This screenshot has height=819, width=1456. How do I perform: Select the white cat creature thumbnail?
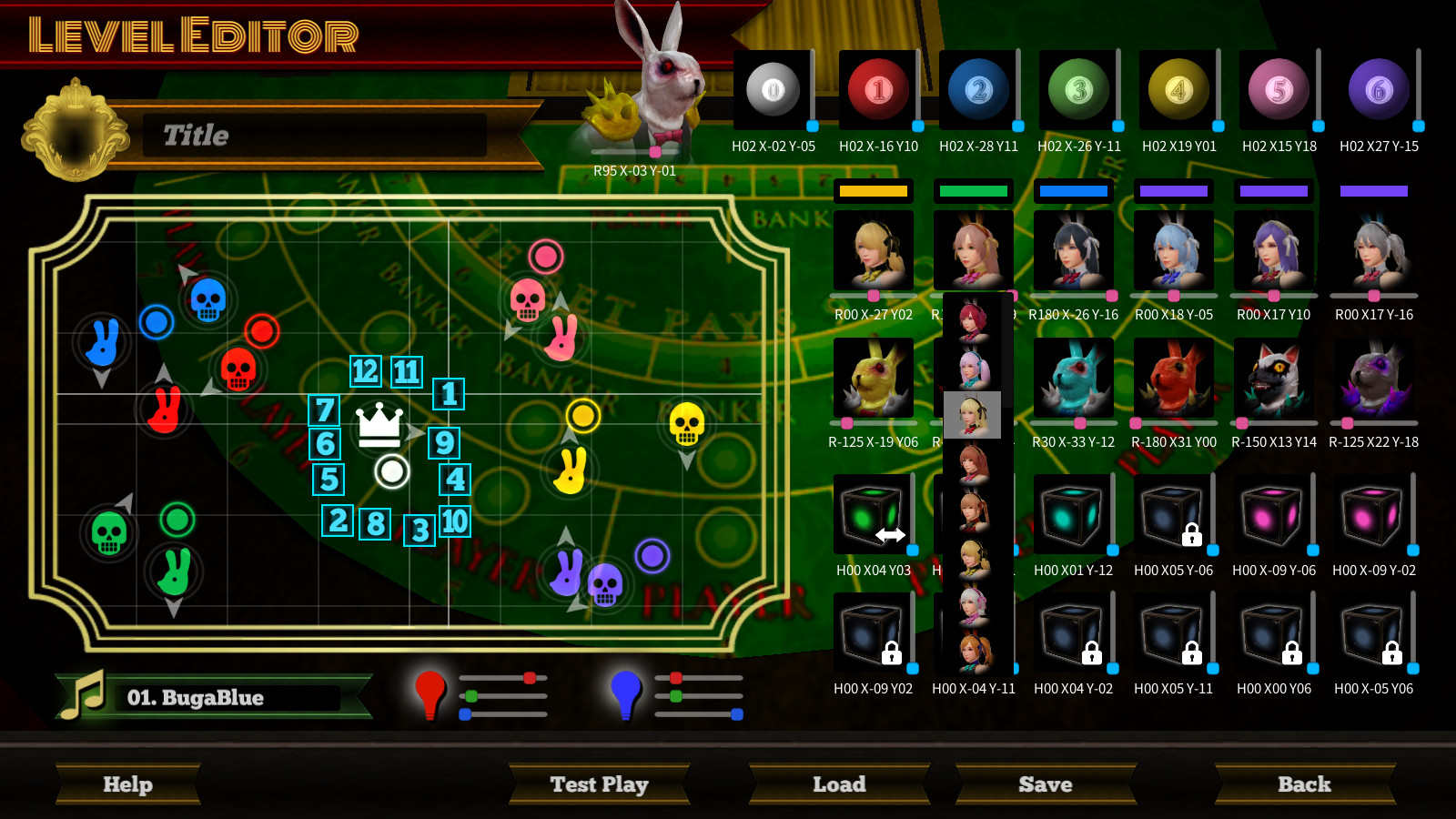click(1274, 378)
